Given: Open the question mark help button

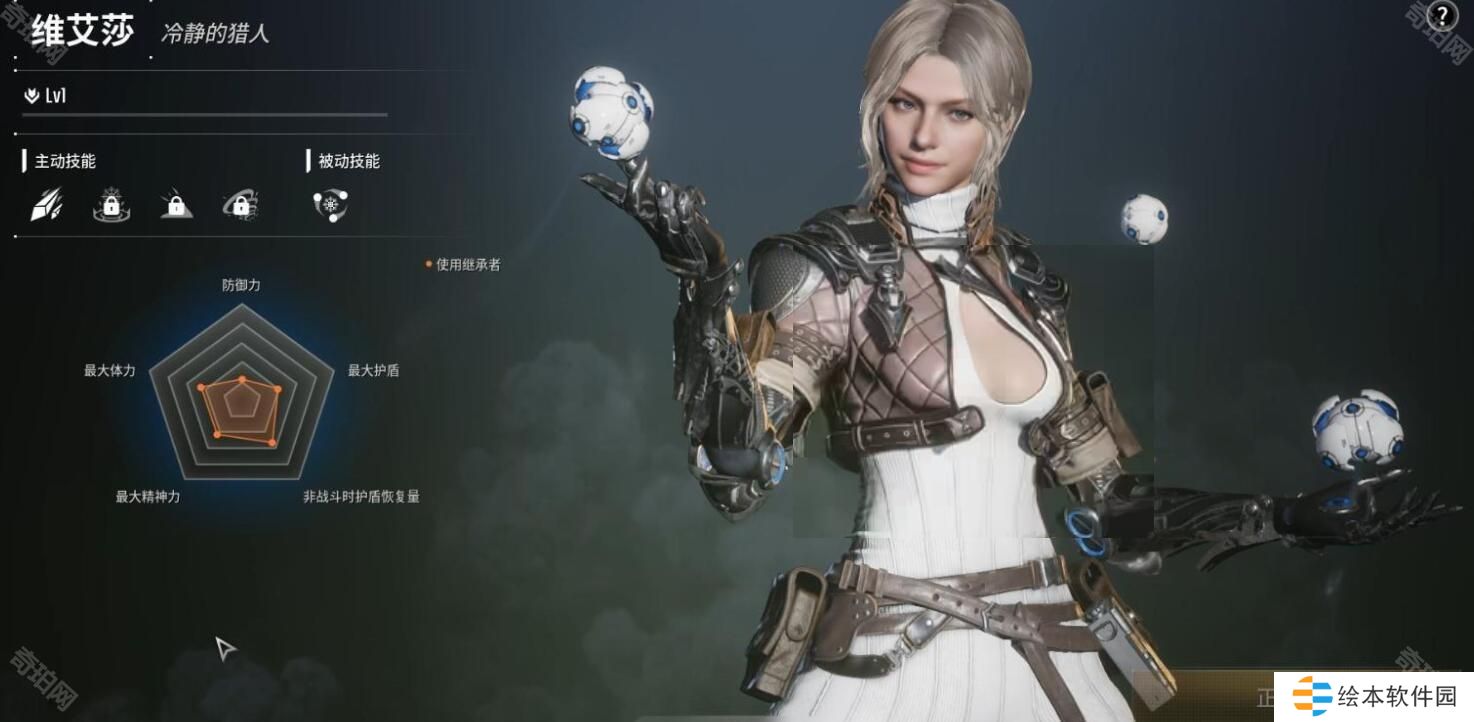Looking at the screenshot, I should tap(1442, 17).
